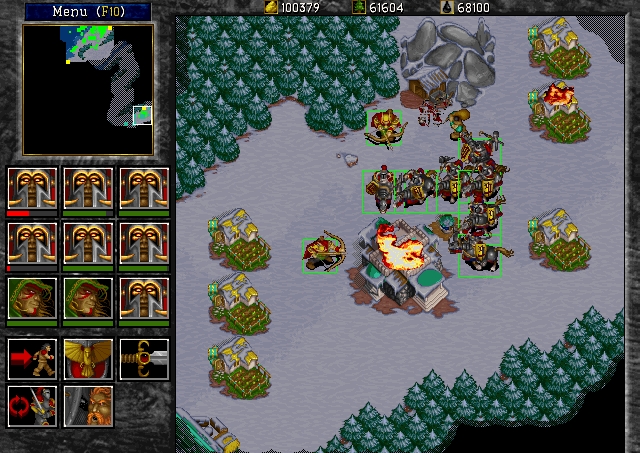The image size is (640, 453).
Task: Issue the Move command
Action: tap(32, 359)
